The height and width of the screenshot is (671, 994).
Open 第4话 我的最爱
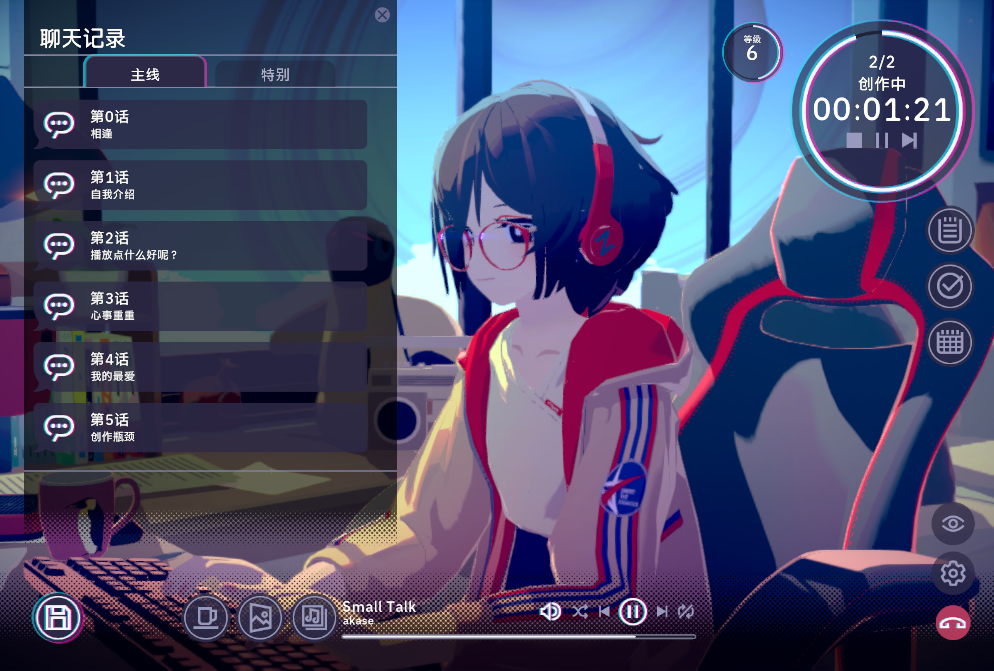(x=201, y=367)
